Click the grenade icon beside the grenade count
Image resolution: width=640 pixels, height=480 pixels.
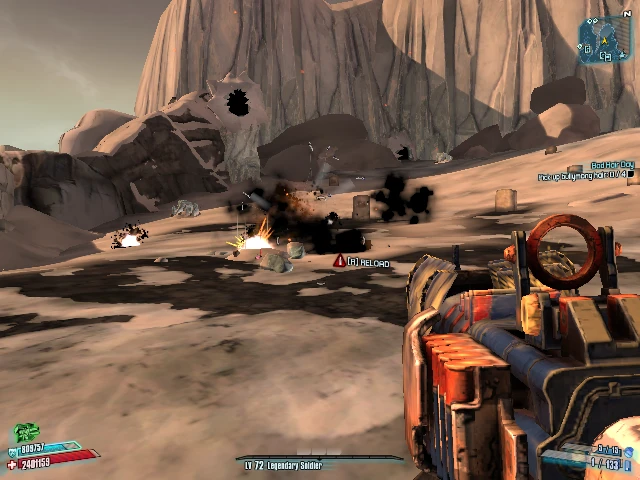click(629, 450)
